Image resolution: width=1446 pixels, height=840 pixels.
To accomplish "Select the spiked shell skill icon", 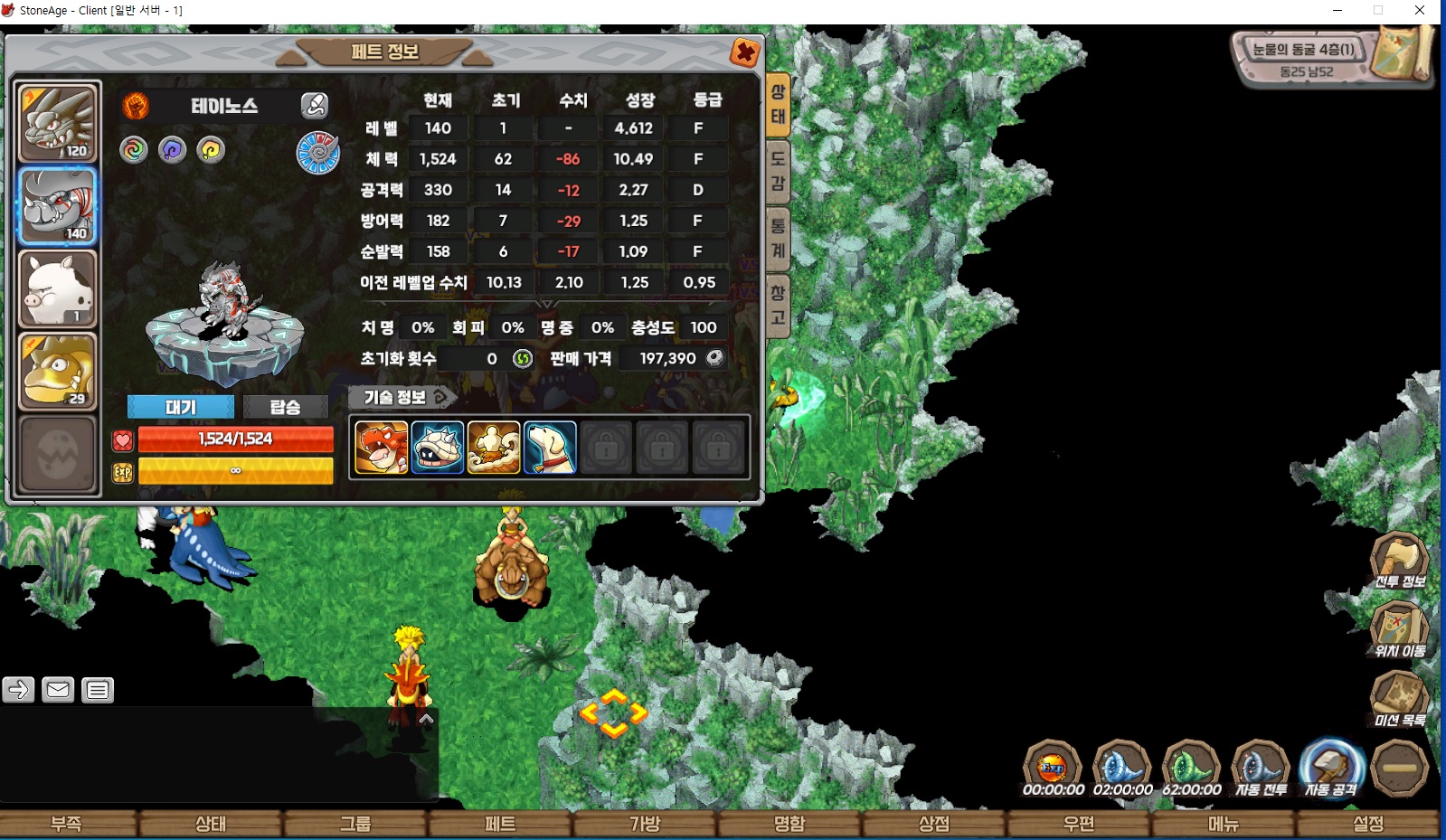I will pyautogui.click(x=438, y=448).
